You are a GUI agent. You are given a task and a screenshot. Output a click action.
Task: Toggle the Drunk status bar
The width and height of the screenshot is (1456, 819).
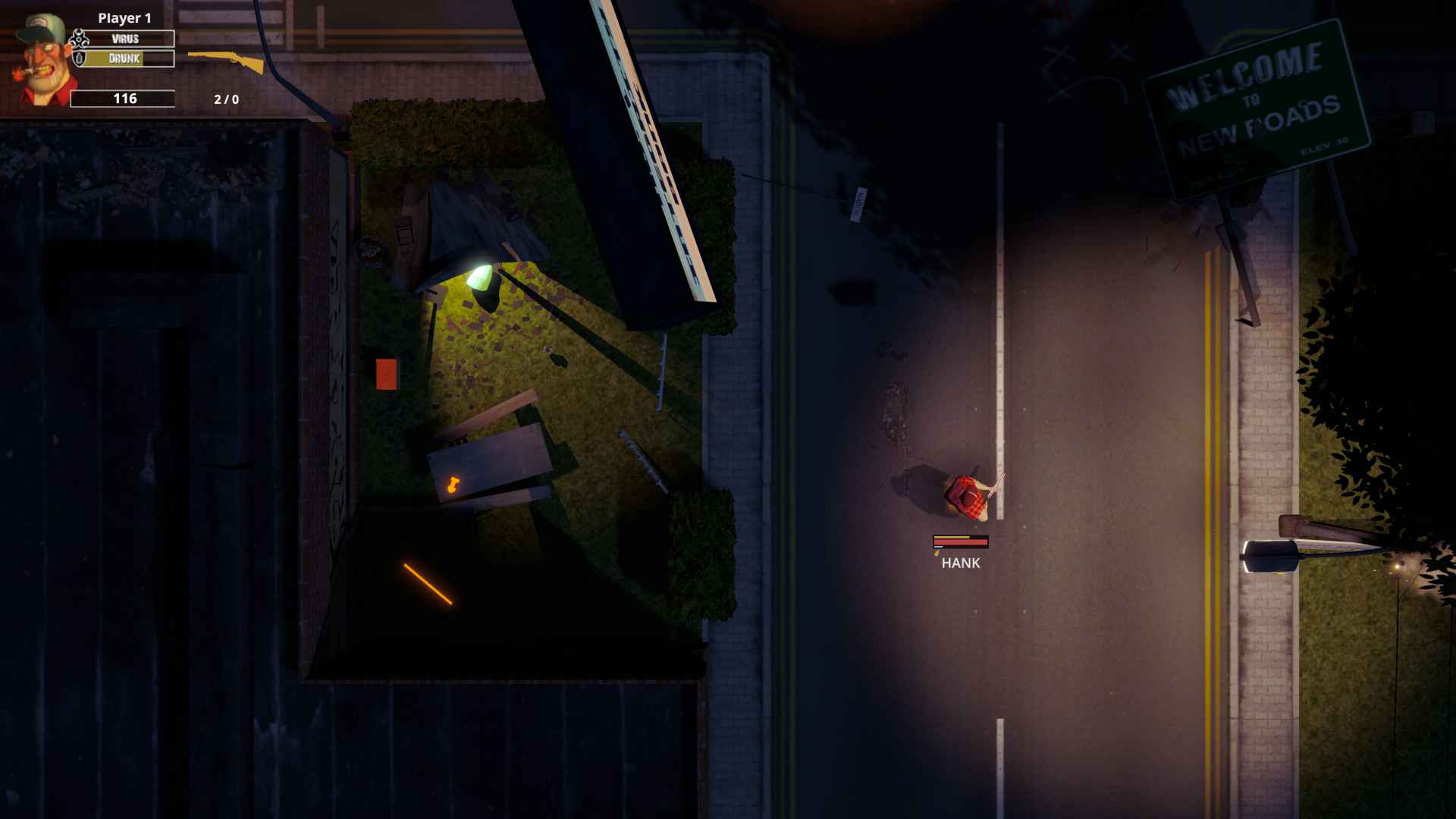129,60
